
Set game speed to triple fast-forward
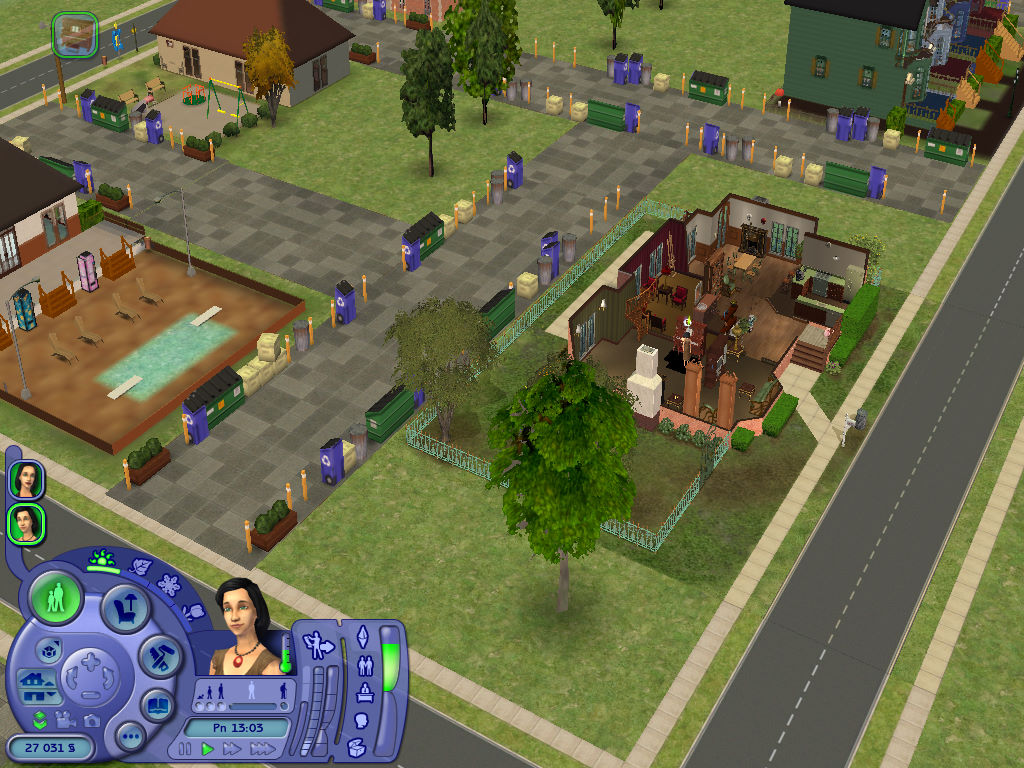pos(262,748)
